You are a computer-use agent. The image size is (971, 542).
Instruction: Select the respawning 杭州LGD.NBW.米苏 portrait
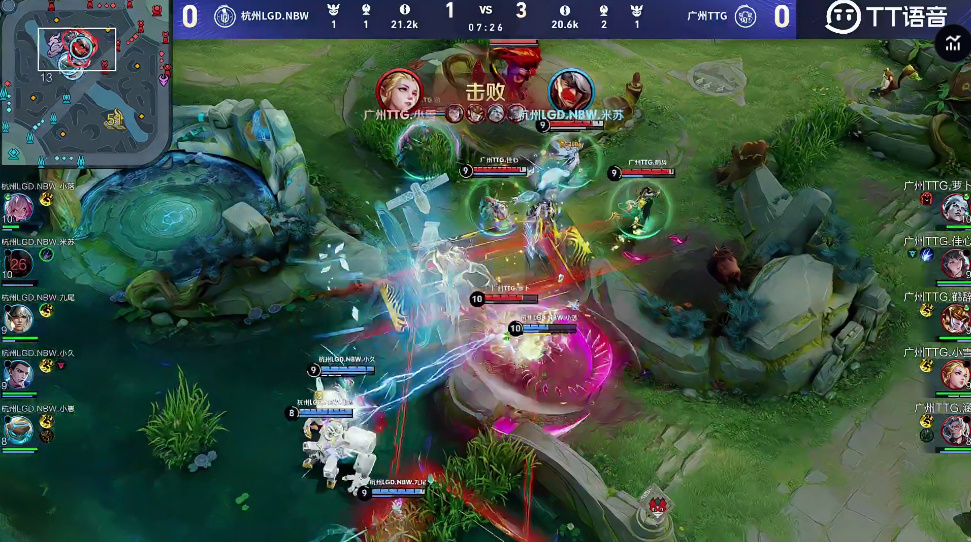point(20,262)
